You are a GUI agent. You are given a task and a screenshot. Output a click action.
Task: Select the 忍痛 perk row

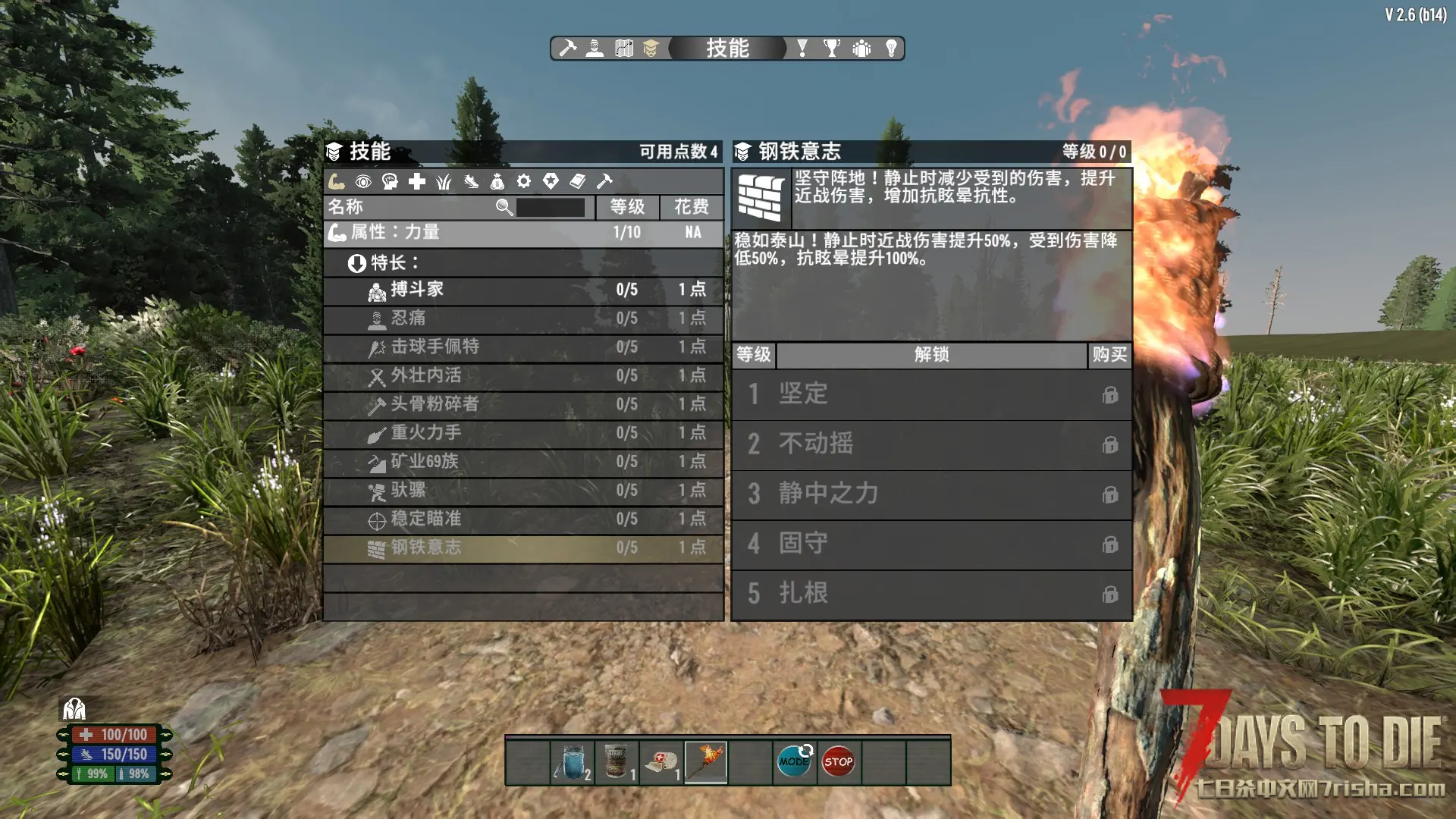point(522,318)
